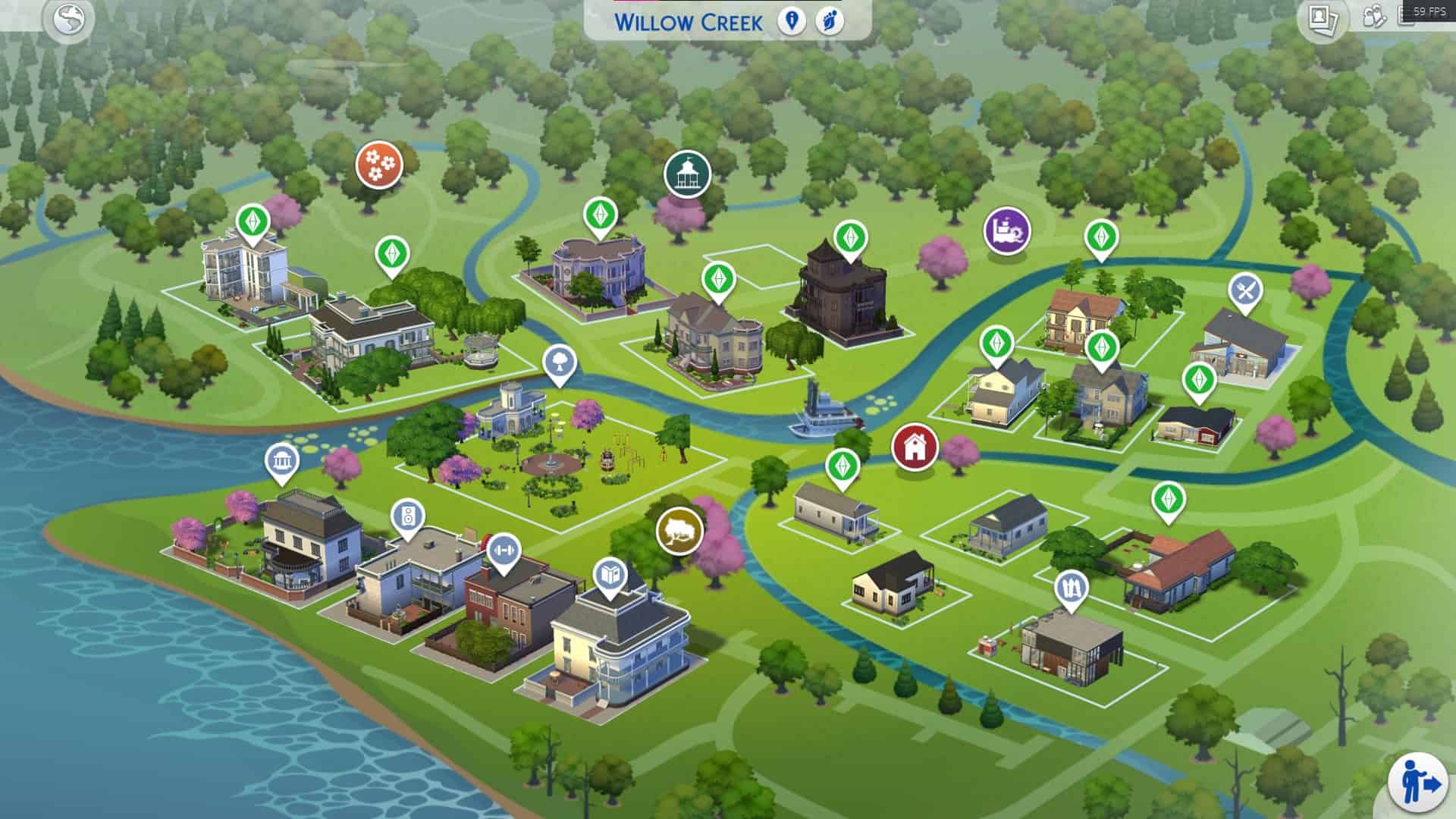Viewport: 1456px width, 819px height.
Task: Select the brown tree map marker
Action: click(x=679, y=530)
